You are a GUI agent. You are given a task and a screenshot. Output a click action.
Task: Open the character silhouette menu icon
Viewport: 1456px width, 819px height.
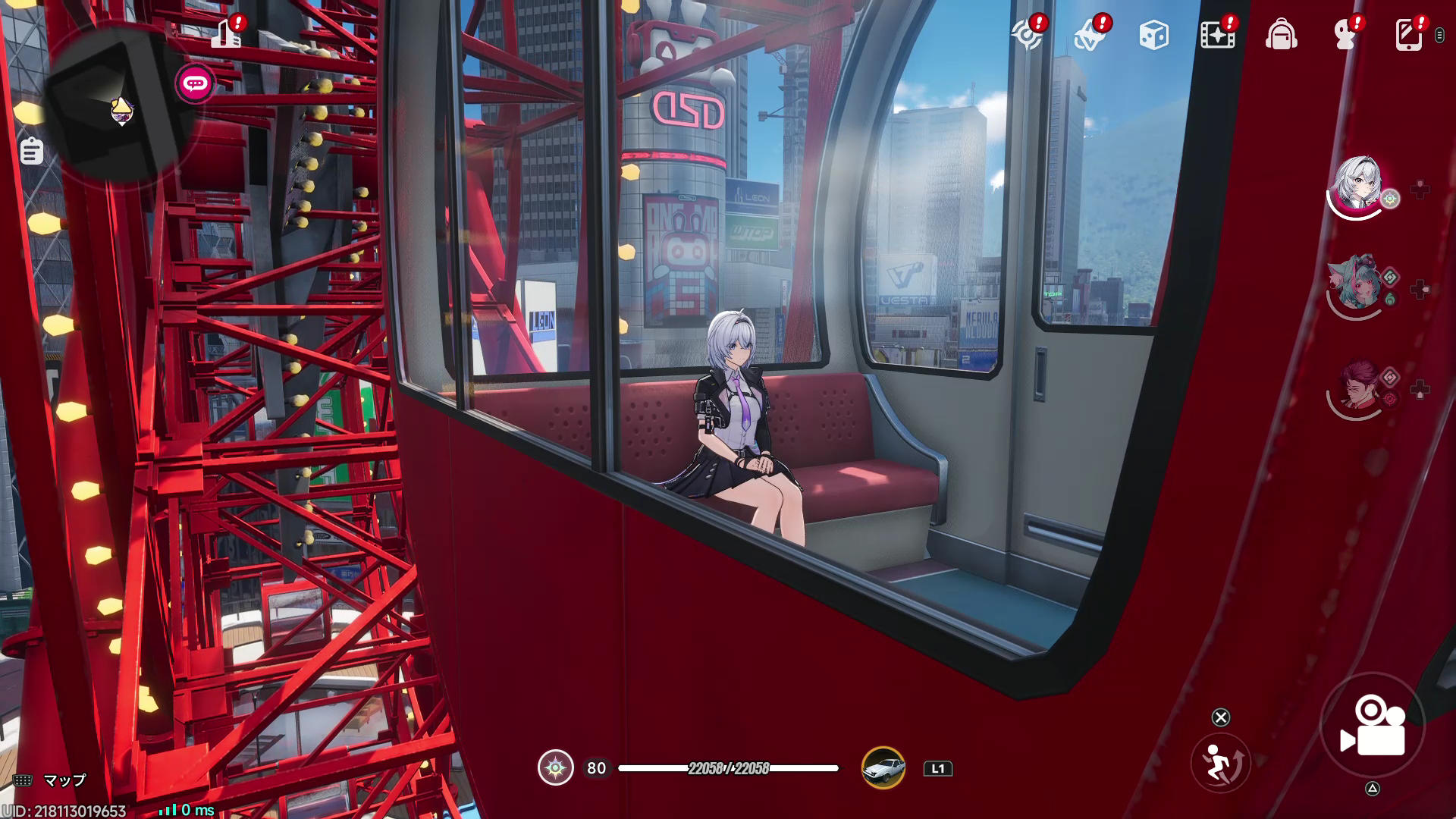click(x=1345, y=35)
